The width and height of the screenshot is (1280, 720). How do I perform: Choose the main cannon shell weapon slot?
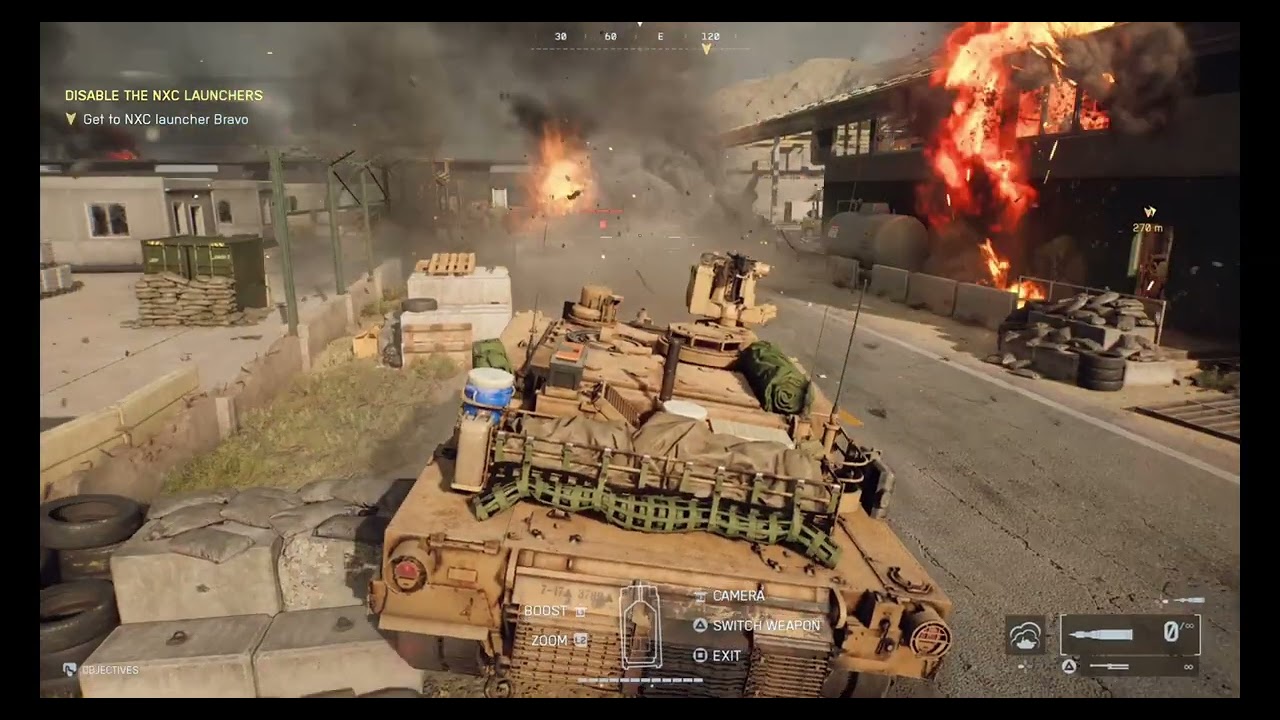[1129, 634]
